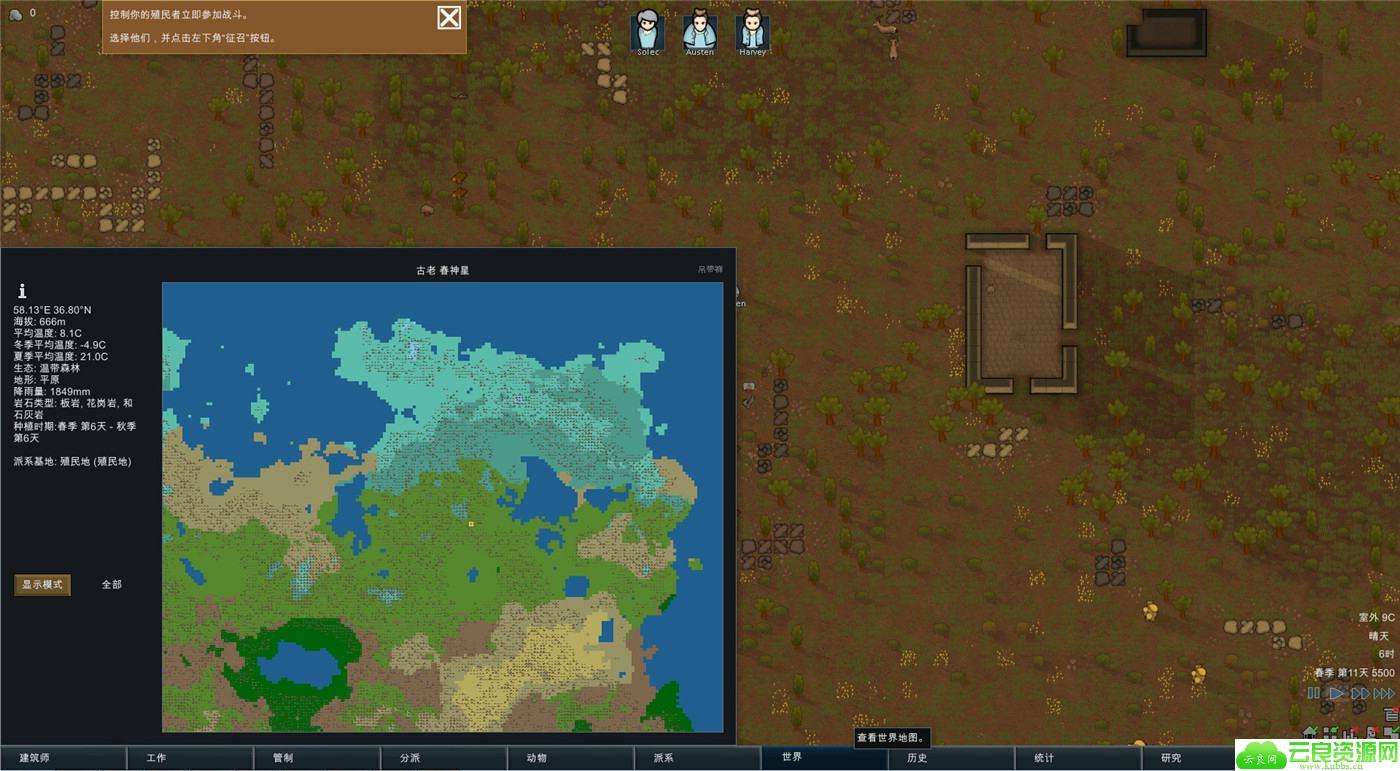Open the 历史 history tab

pyautogui.click(x=917, y=758)
